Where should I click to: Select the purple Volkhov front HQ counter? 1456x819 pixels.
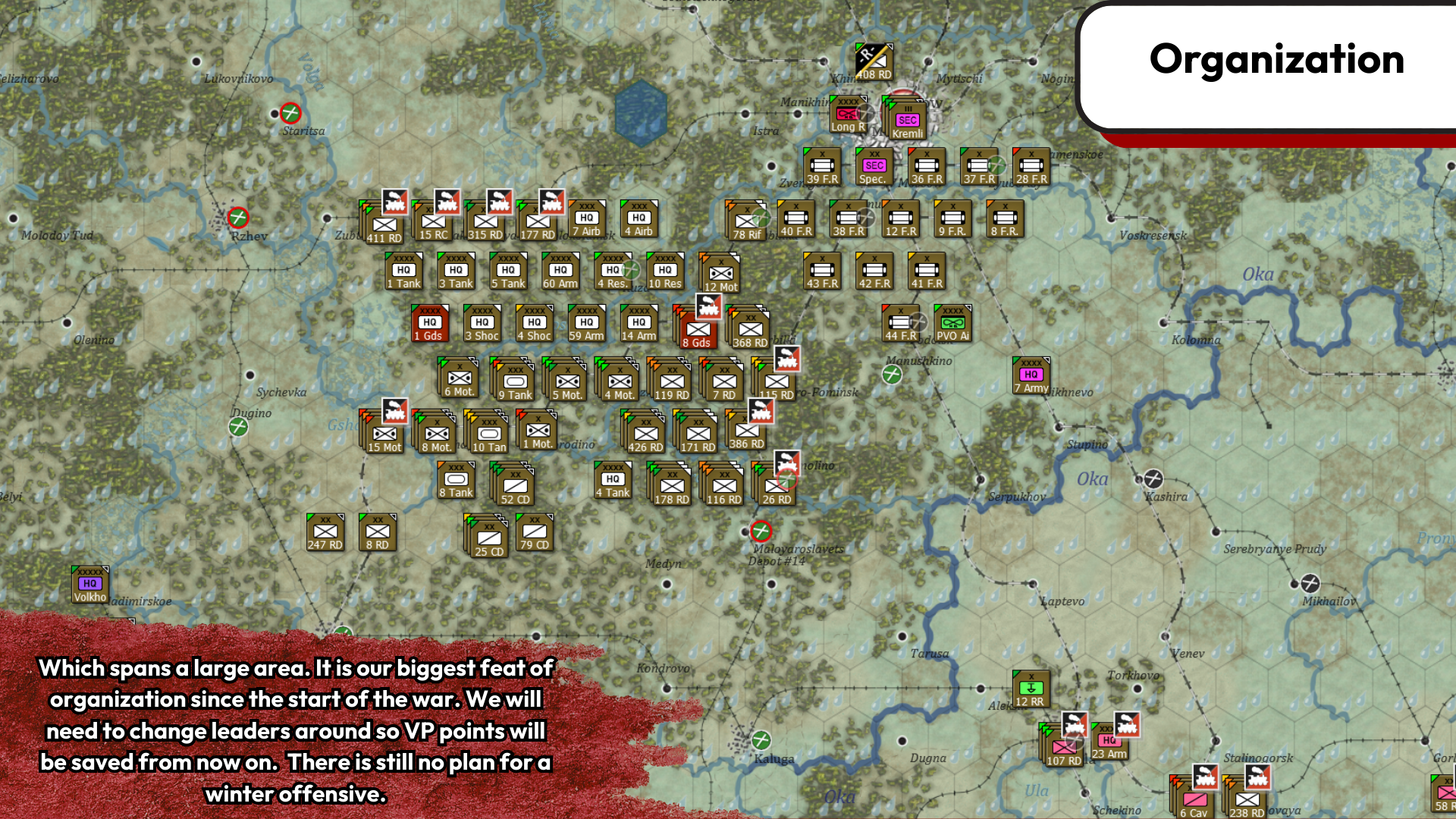tap(89, 585)
